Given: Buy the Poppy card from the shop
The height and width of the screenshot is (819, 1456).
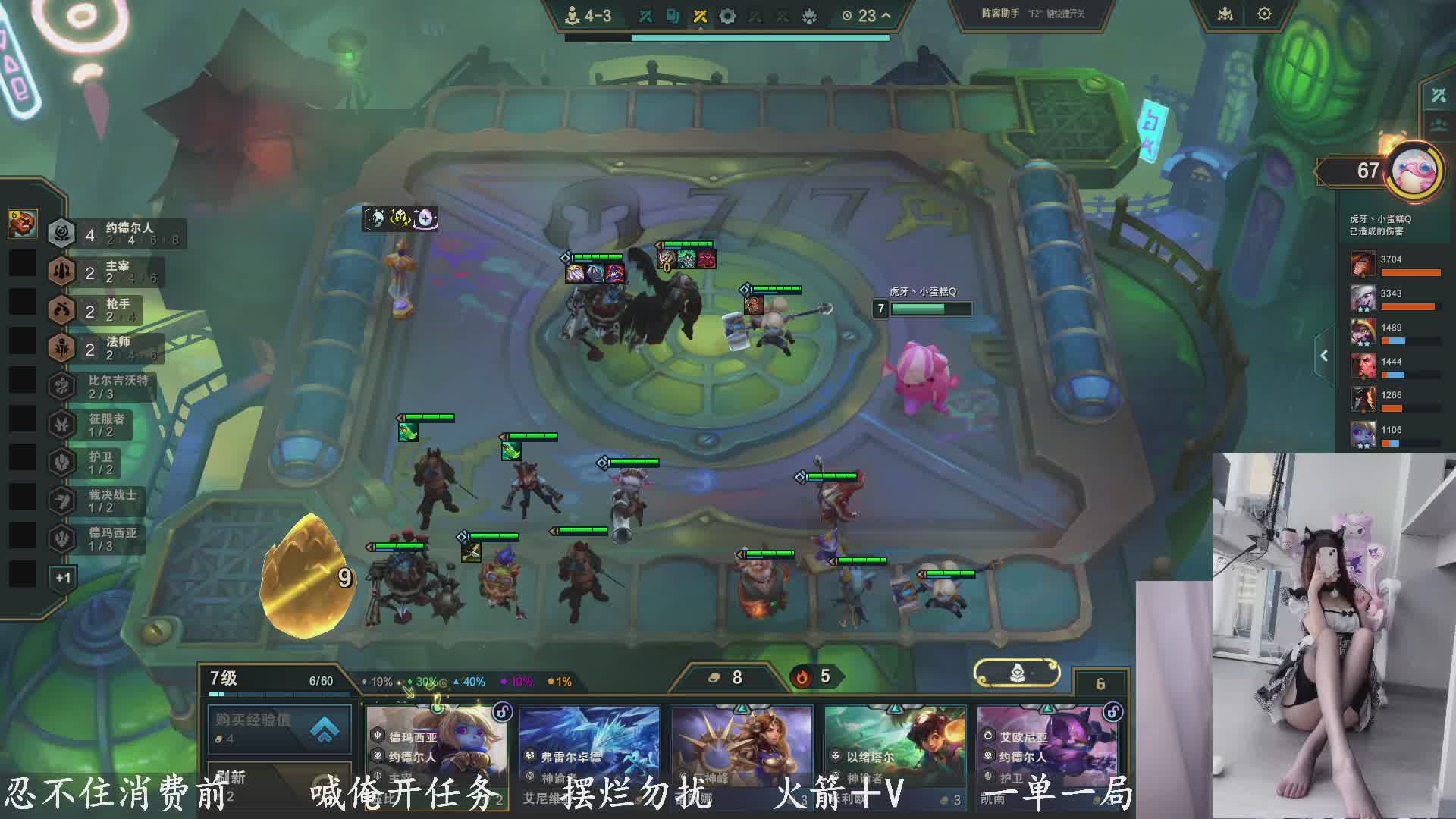Looking at the screenshot, I should click(x=438, y=755).
